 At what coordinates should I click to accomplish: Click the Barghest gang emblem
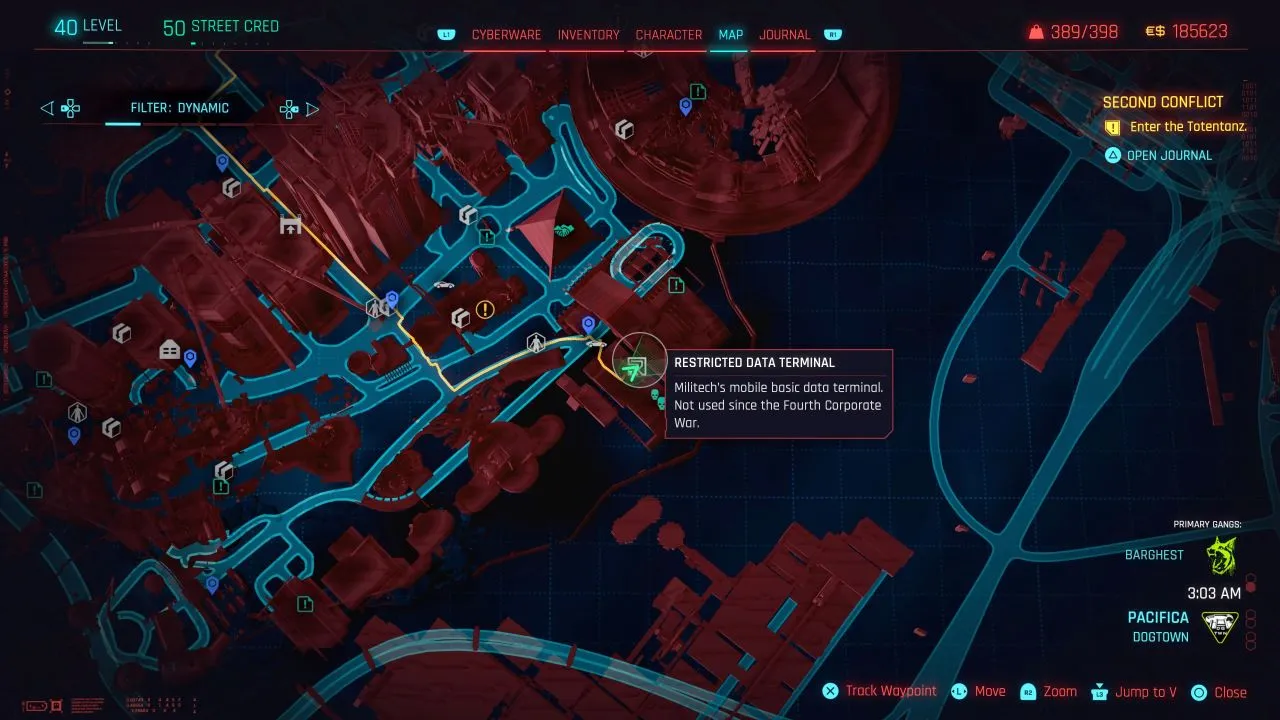tap(1222, 554)
